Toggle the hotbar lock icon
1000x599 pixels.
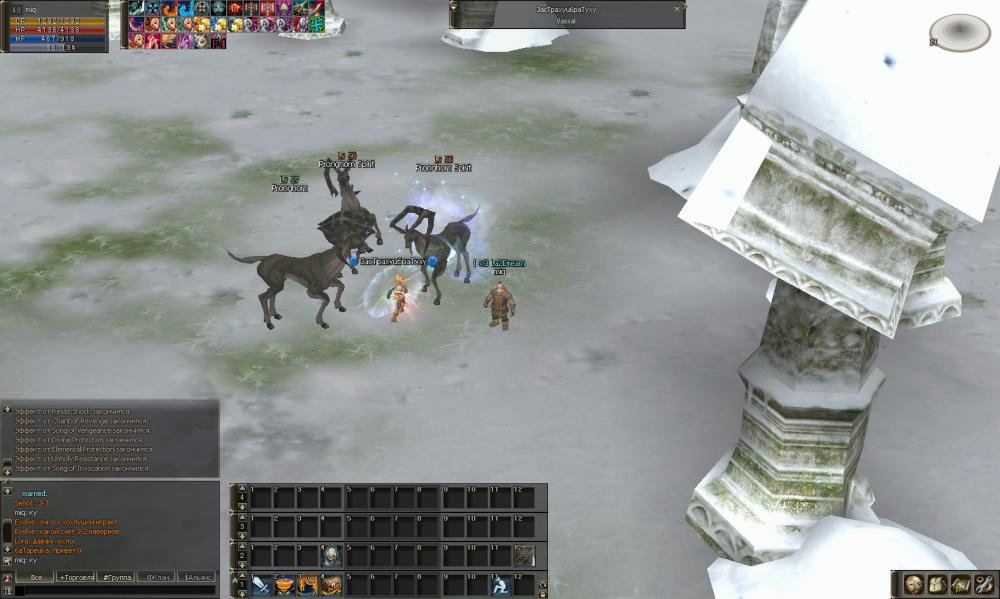coord(542,591)
